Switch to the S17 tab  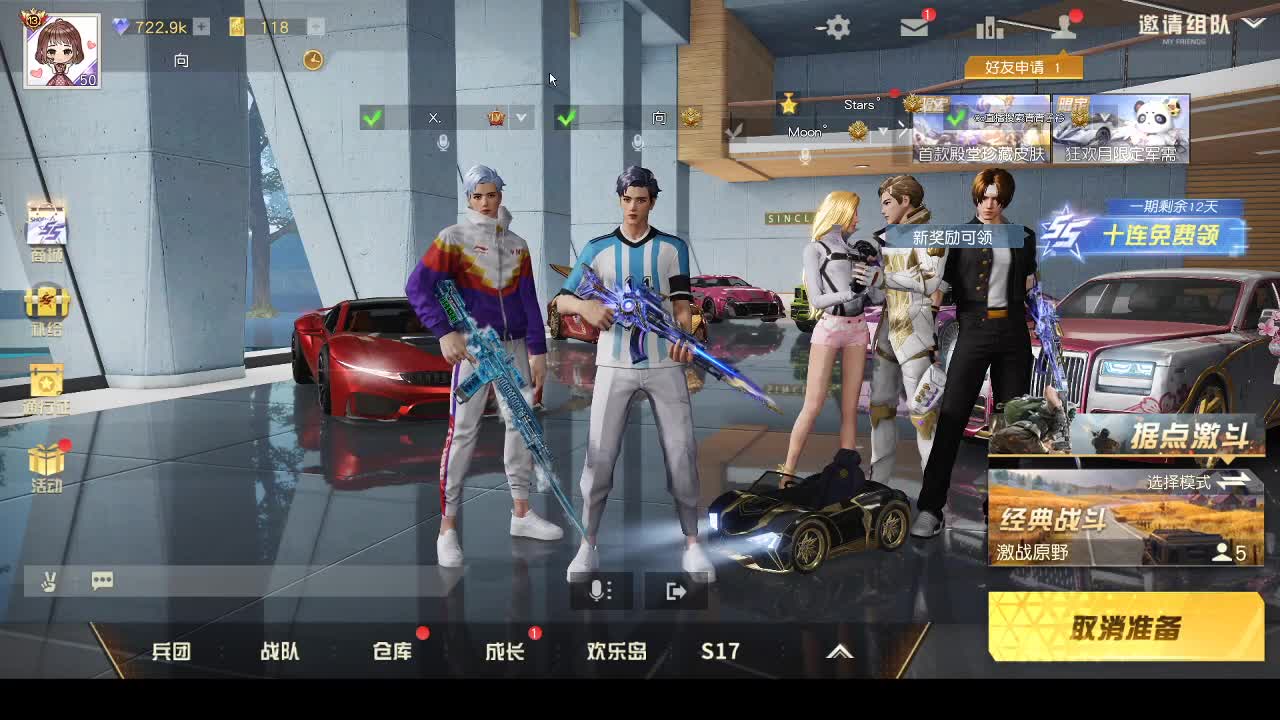coord(719,651)
